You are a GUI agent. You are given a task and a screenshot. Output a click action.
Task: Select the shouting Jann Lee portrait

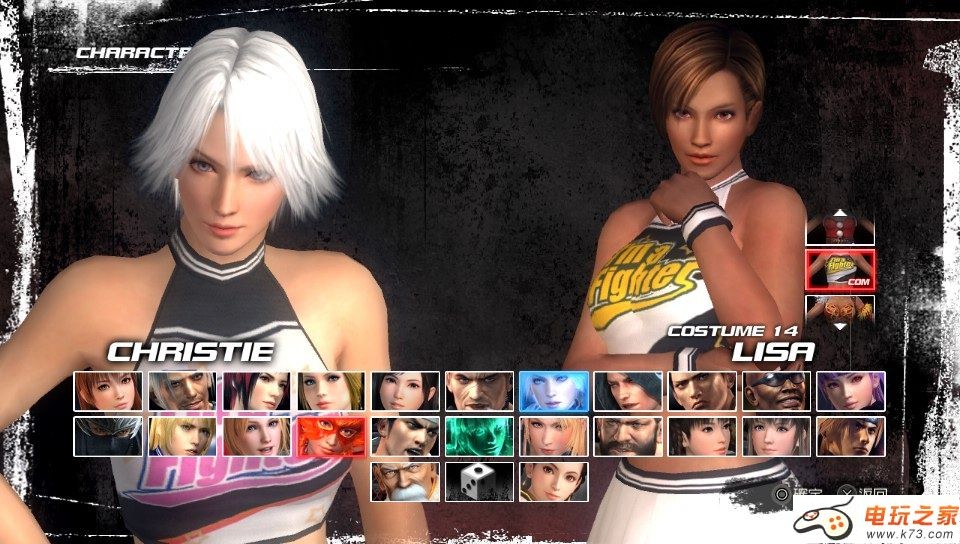tap(405, 437)
